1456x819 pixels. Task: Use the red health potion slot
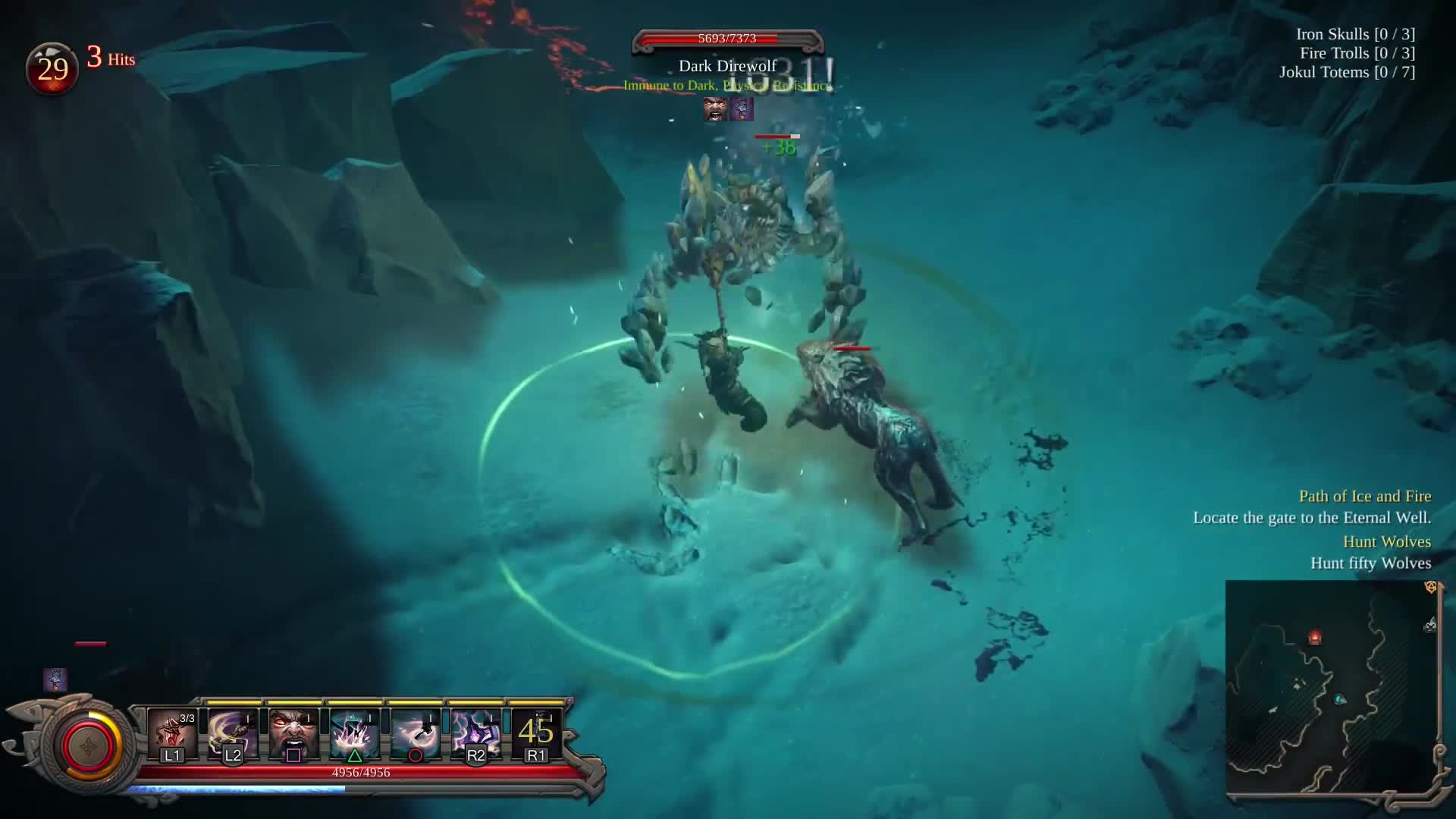(x=172, y=733)
